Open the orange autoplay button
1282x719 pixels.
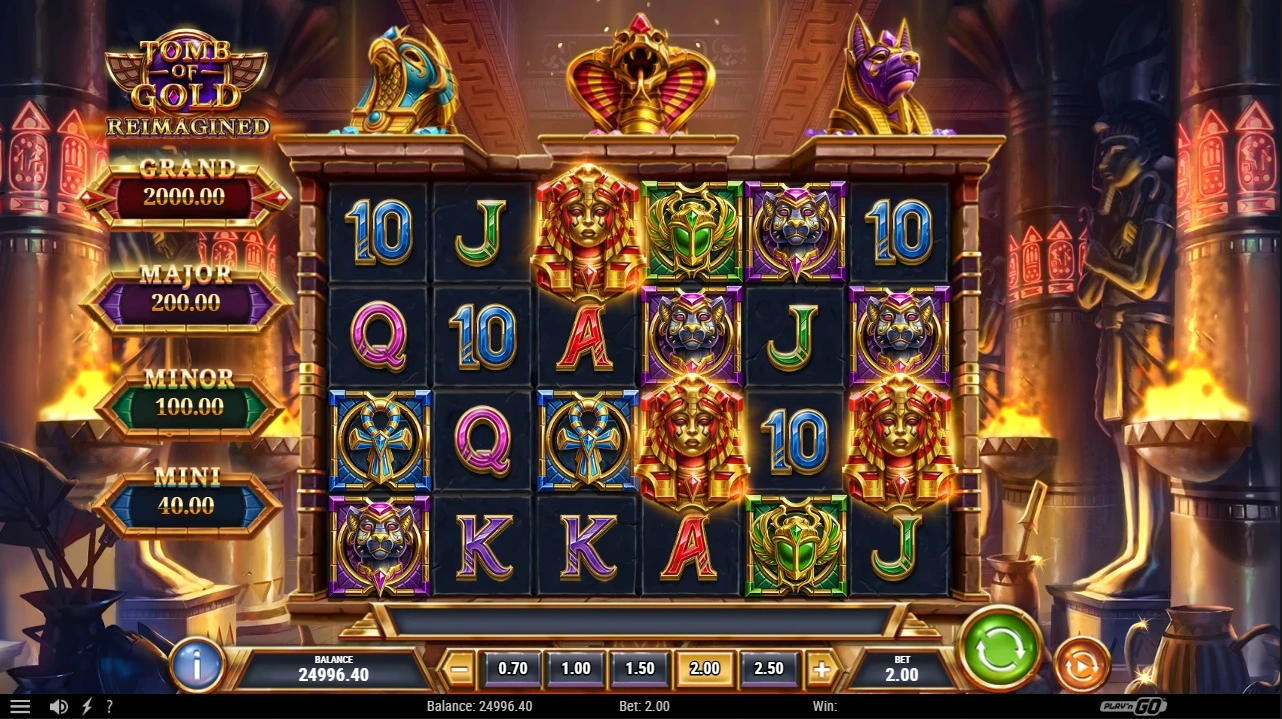pos(1081,665)
